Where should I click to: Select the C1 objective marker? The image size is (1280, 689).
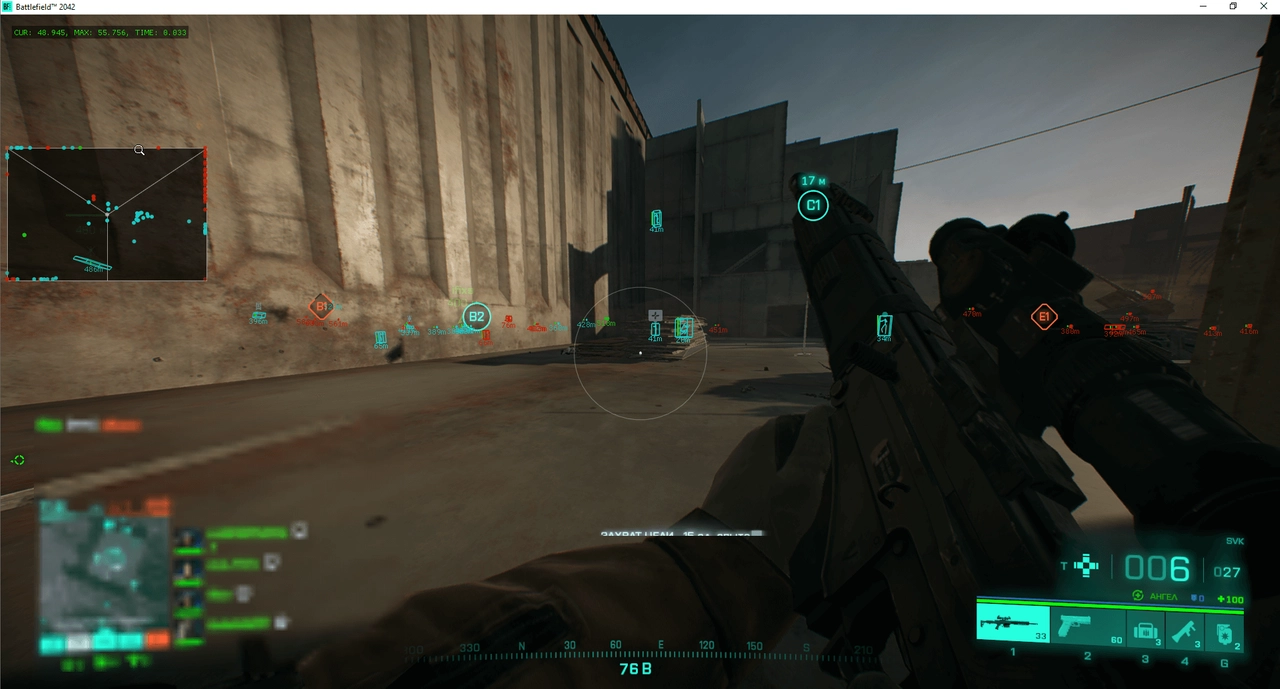click(813, 207)
